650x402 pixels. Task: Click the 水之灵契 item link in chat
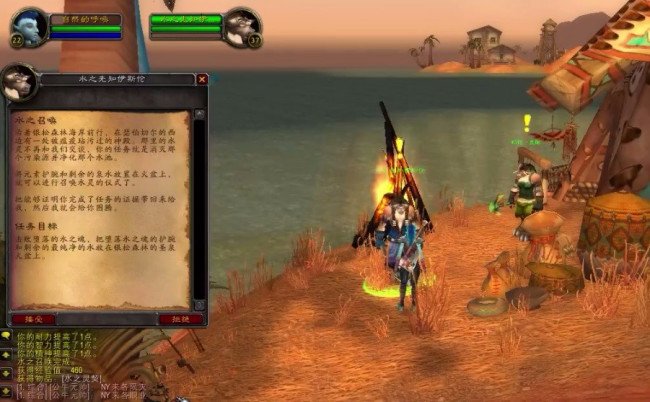(x=81, y=377)
